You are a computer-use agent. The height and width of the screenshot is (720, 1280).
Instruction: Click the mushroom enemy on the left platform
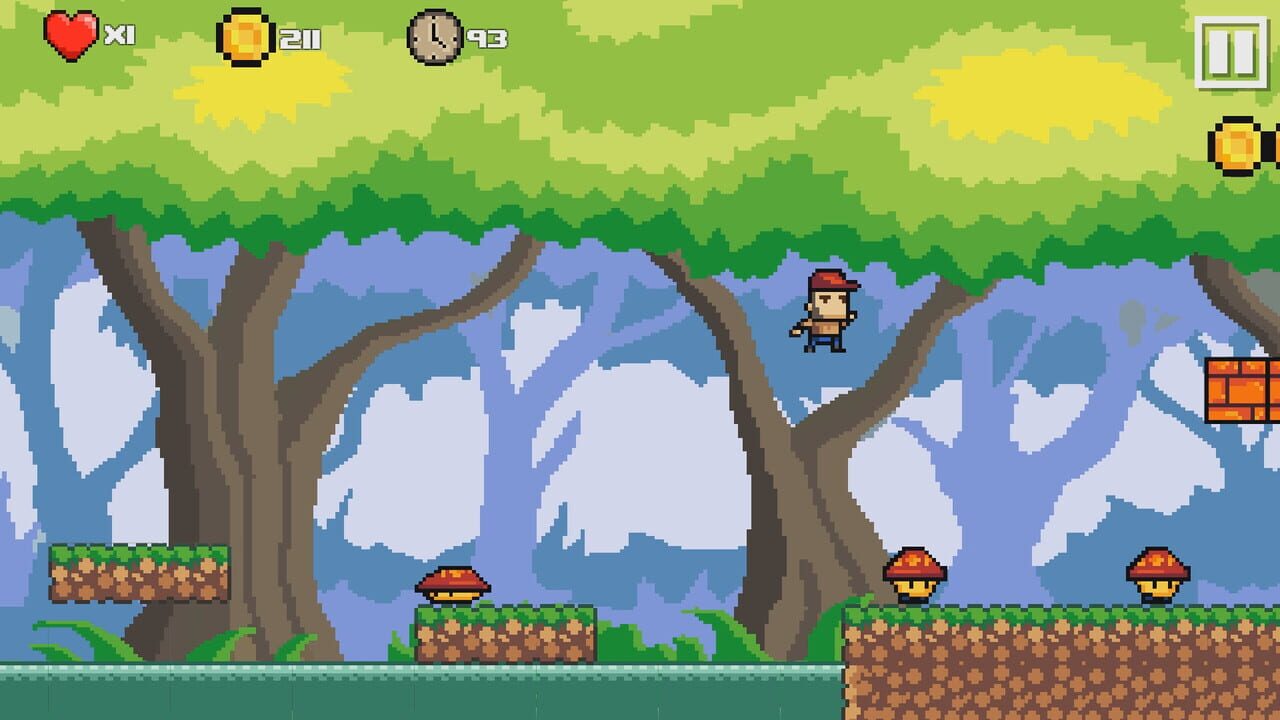pos(453,585)
